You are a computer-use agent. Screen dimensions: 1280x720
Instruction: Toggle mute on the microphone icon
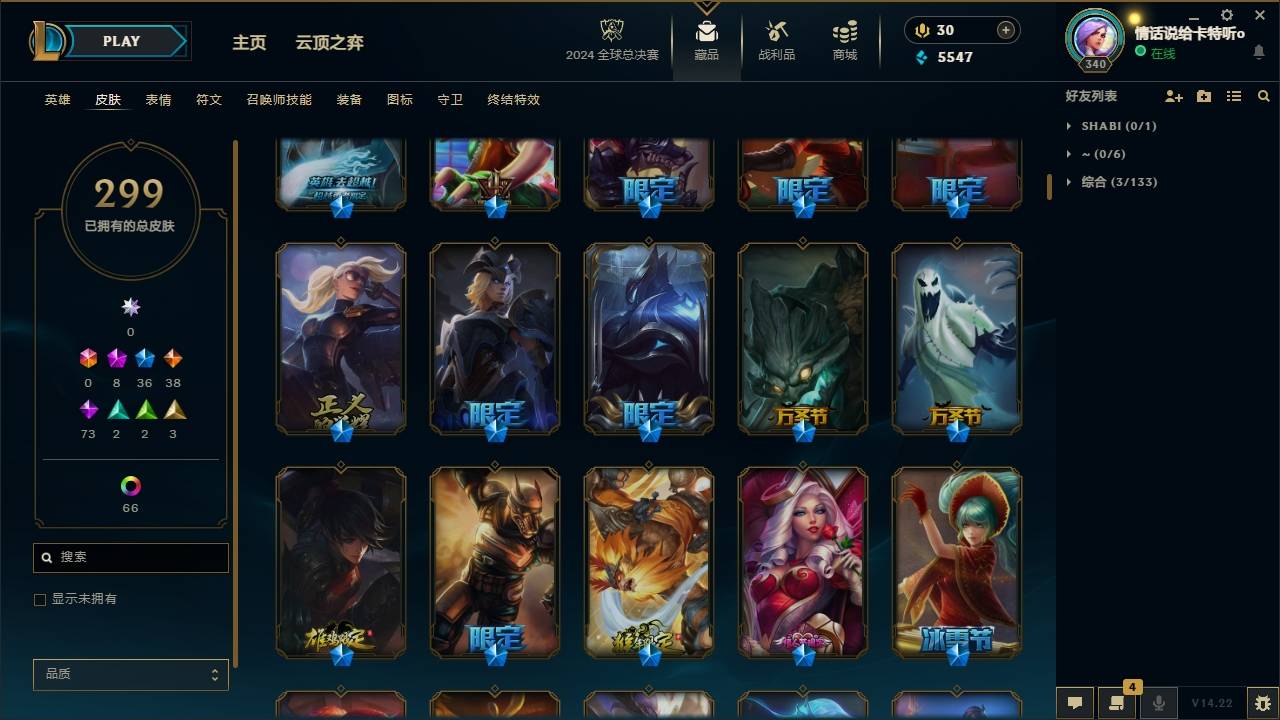pos(1158,703)
